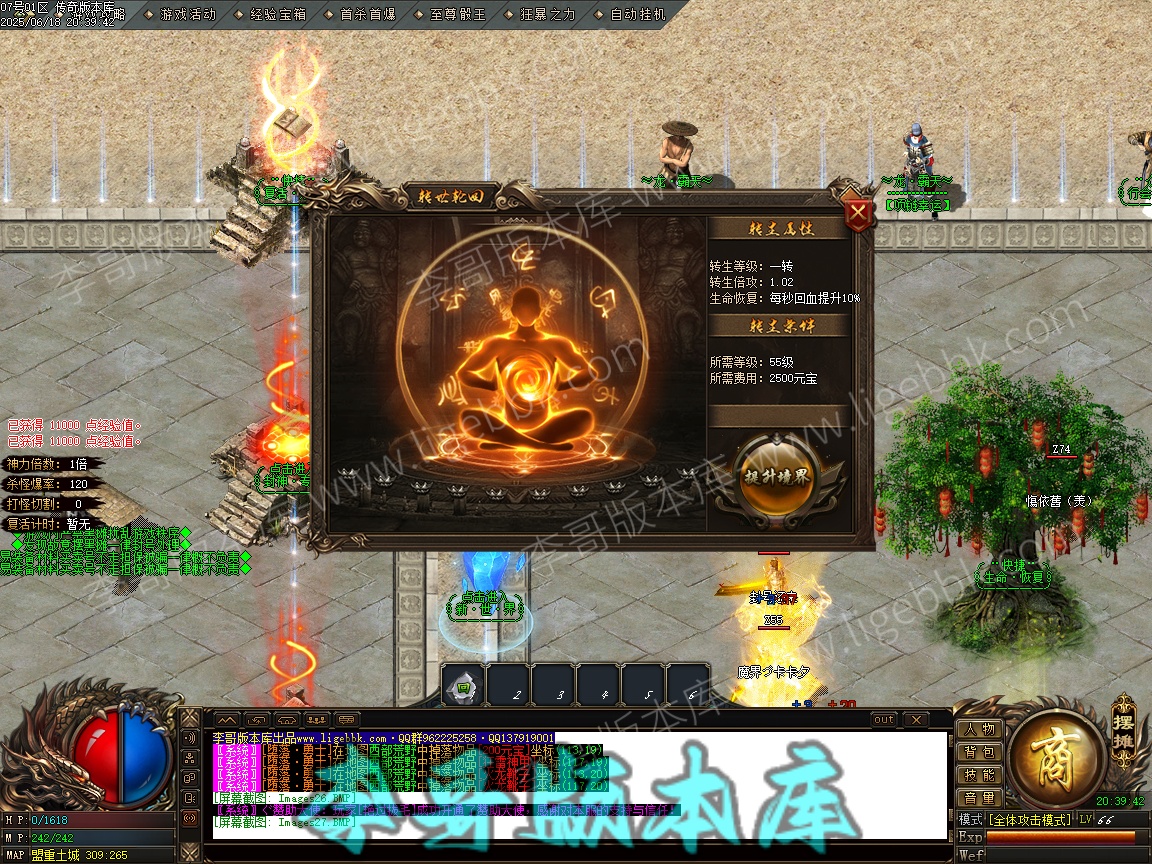
Task: Click the 音里 button beside the shop orb
Action: [980, 798]
